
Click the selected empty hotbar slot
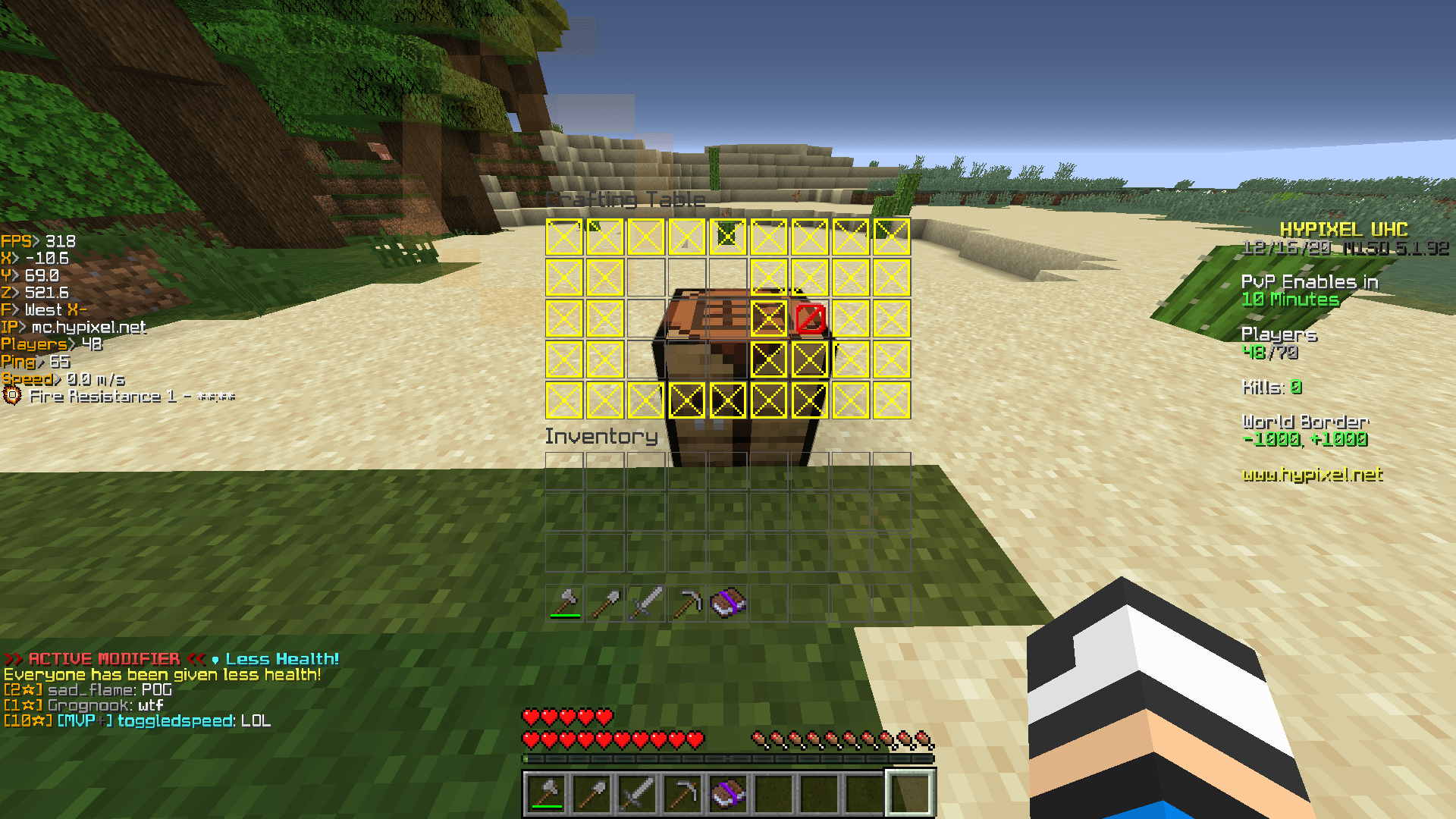coord(910,790)
